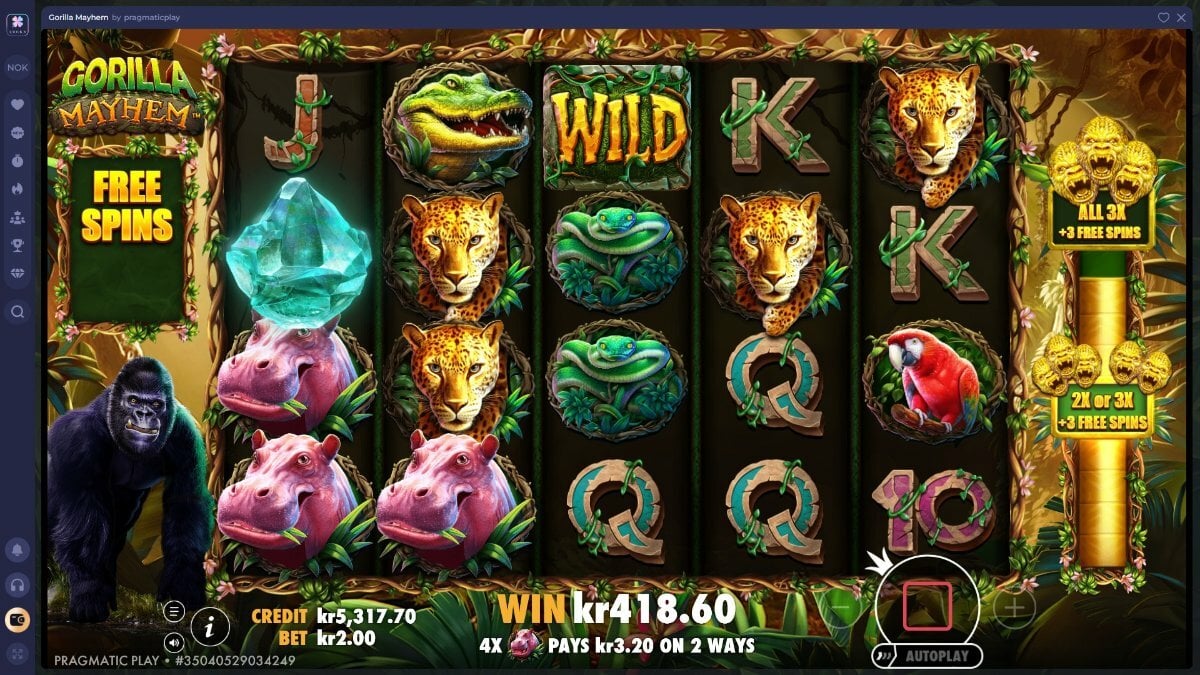The height and width of the screenshot is (675, 1200).
Task: Toggle the sound speaker icon
Action: [174, 642]
